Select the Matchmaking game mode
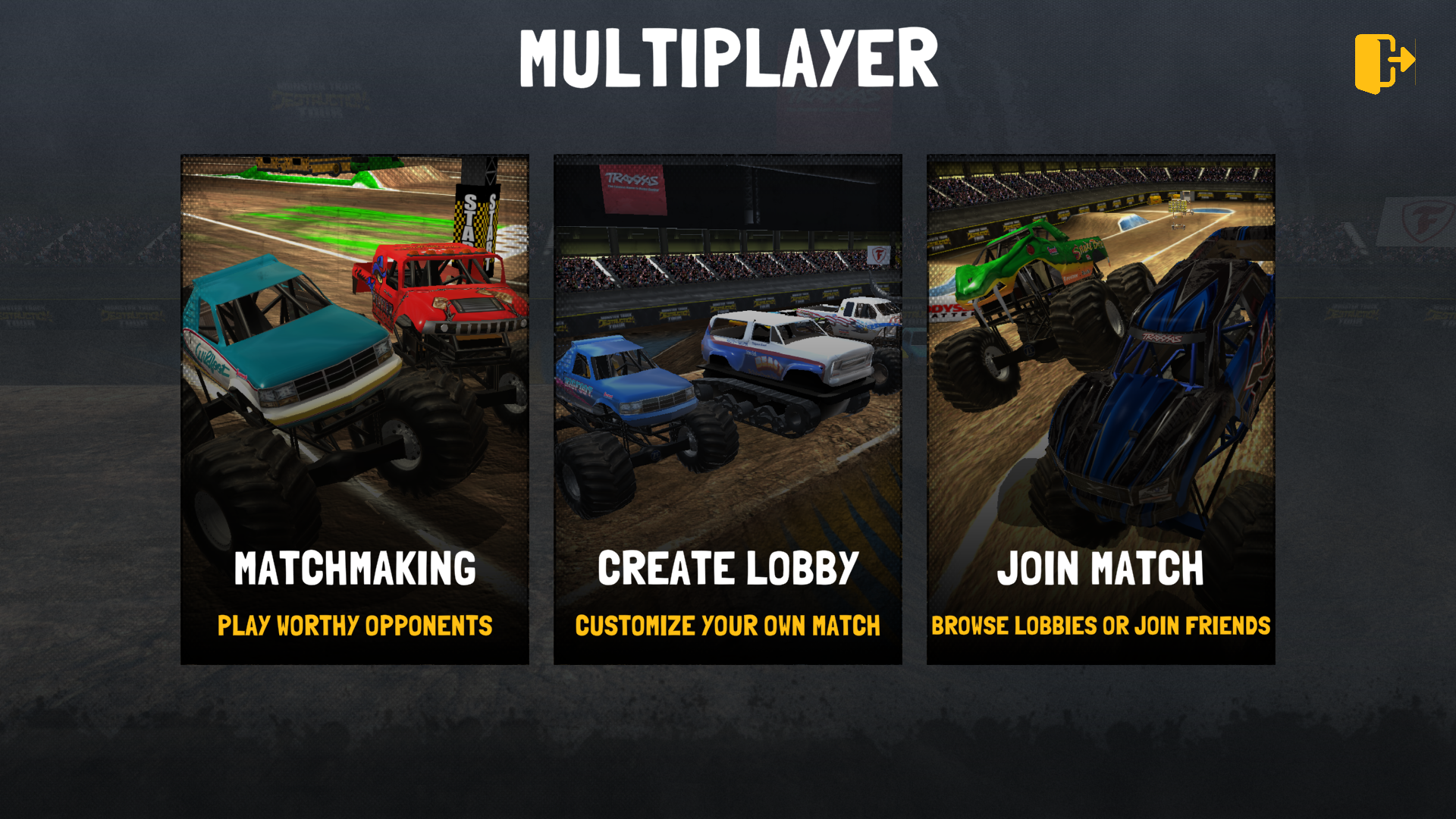Viewport: 1456px width, 819px height. click(354, 409)
